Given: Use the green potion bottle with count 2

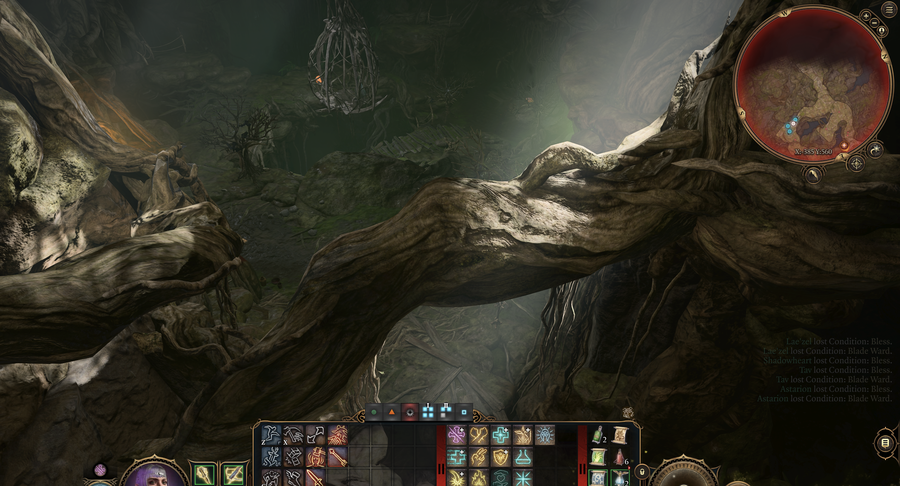Looking at the screenshot, I should tap(599, 435).
